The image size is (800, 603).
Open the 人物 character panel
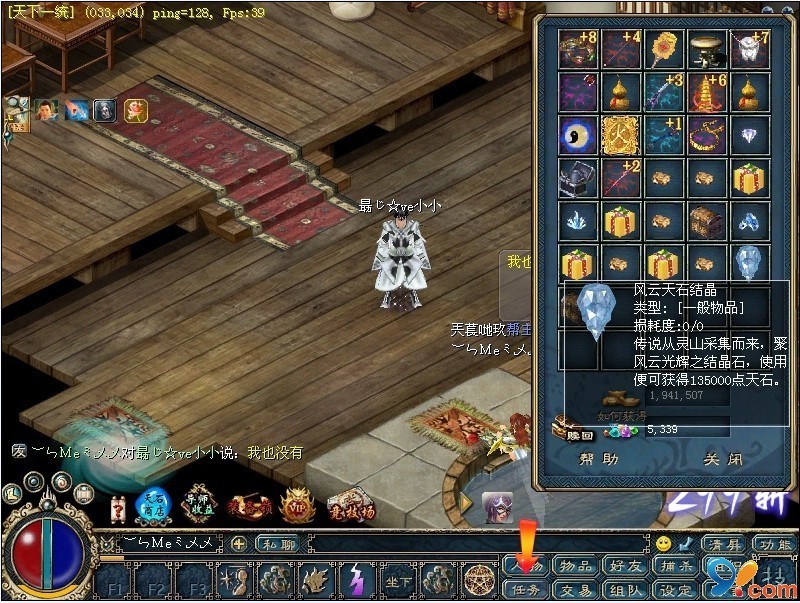[526, 567]
